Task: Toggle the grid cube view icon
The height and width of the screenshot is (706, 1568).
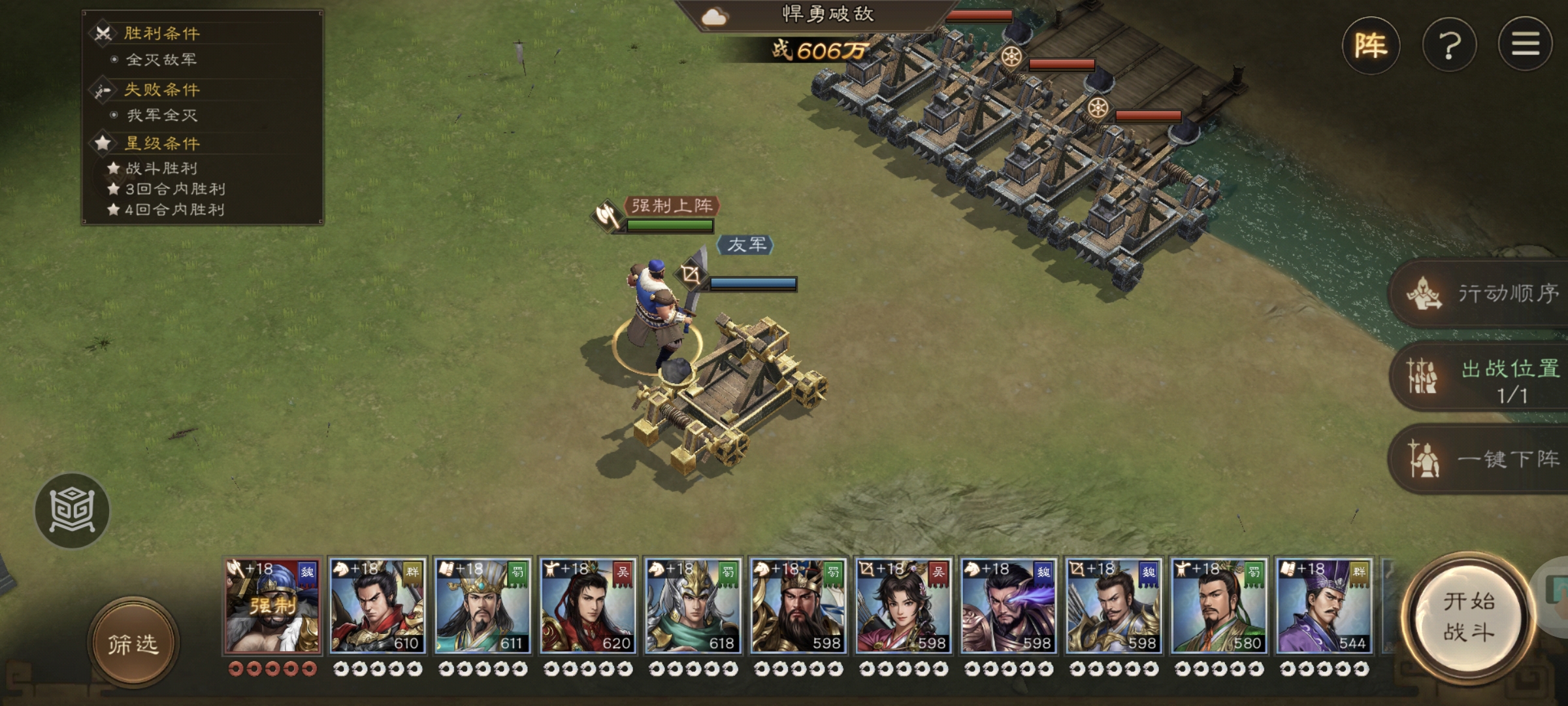Action: pos(72,511)
